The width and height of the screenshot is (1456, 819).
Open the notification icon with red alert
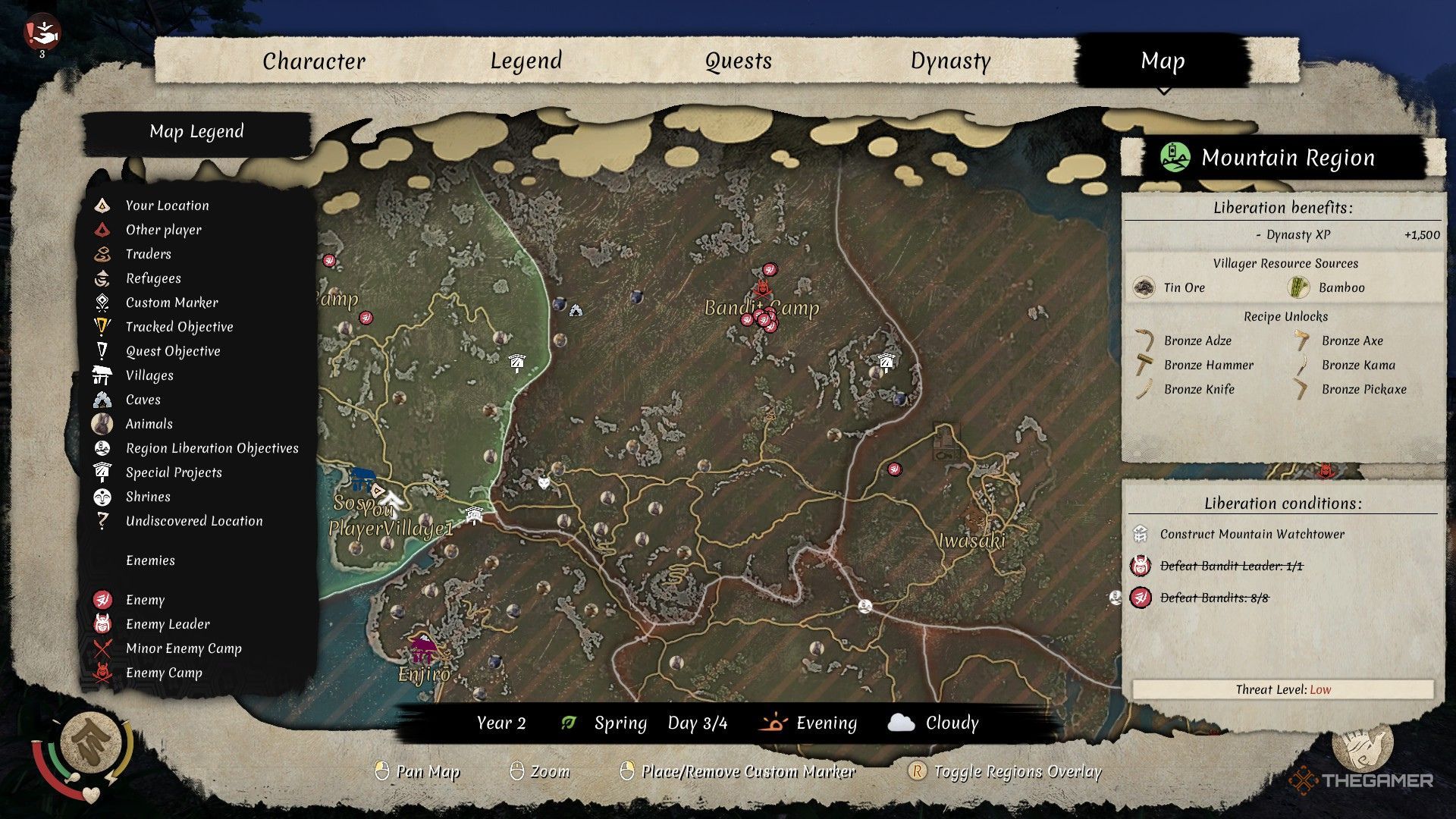point(41,33)
